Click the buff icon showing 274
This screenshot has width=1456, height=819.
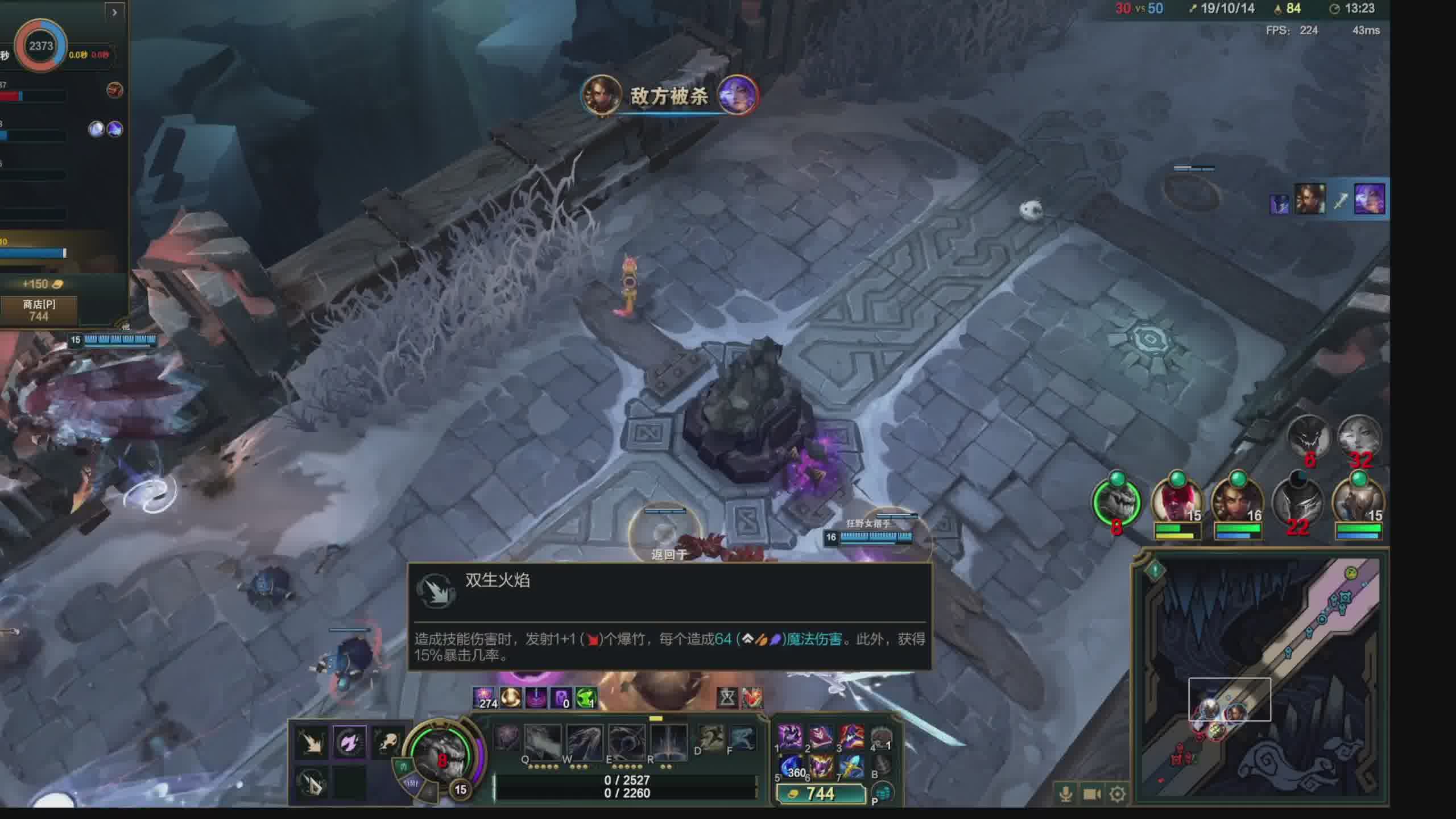click(x=485, y=698)
